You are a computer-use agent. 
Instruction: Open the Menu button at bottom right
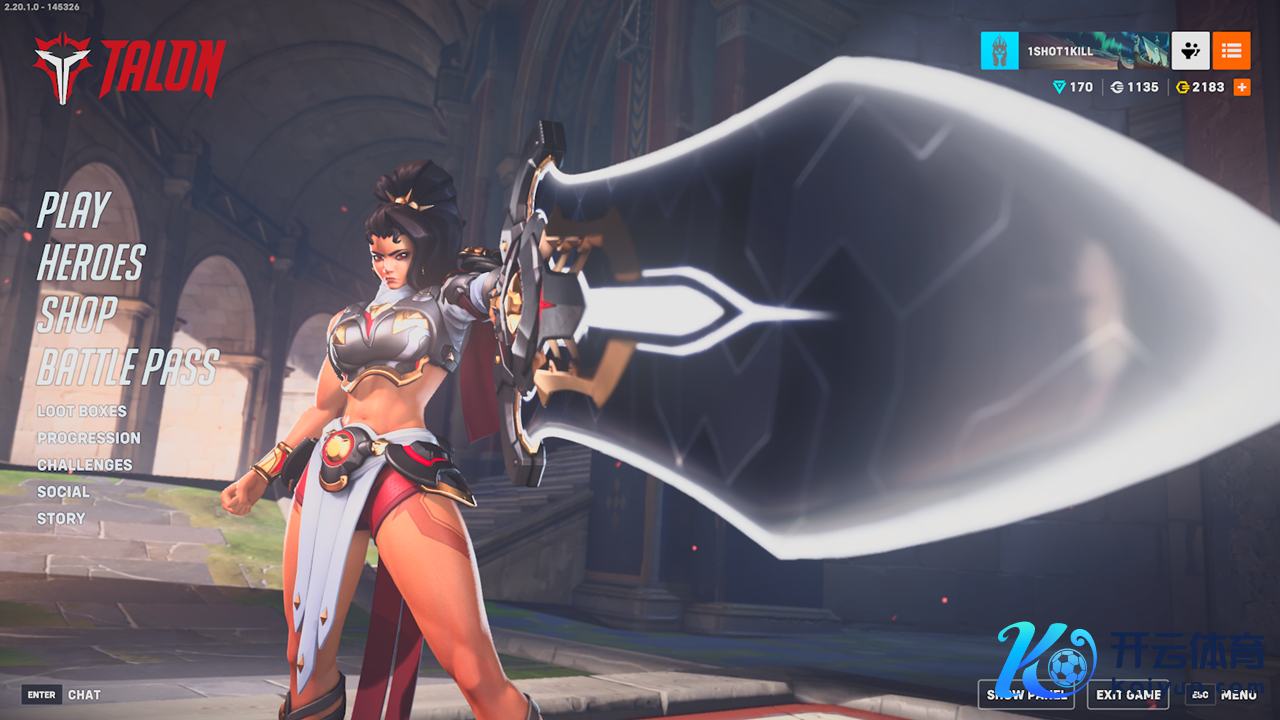1225,695
